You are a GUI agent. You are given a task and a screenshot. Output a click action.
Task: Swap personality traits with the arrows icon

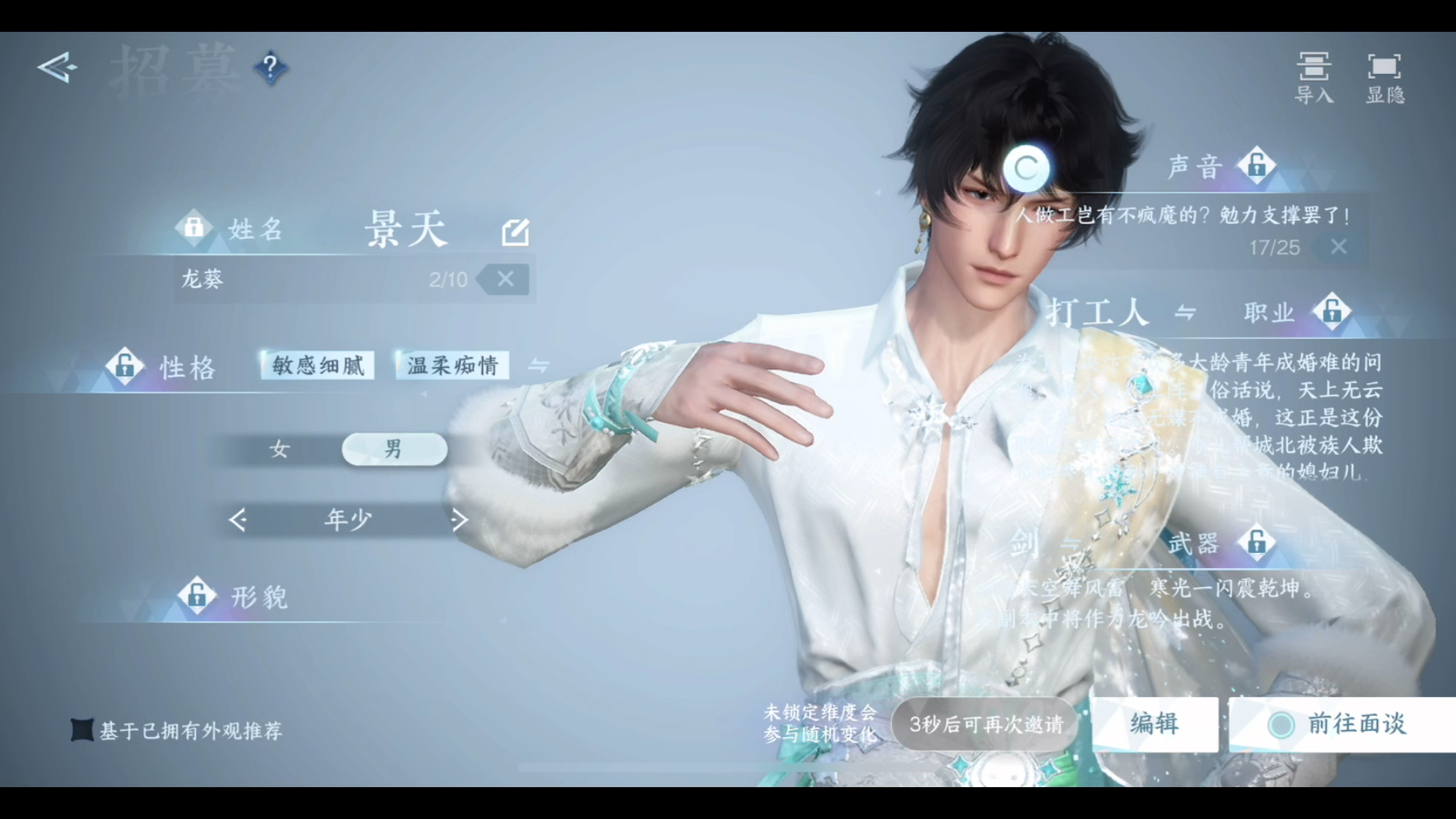point(538,366)
